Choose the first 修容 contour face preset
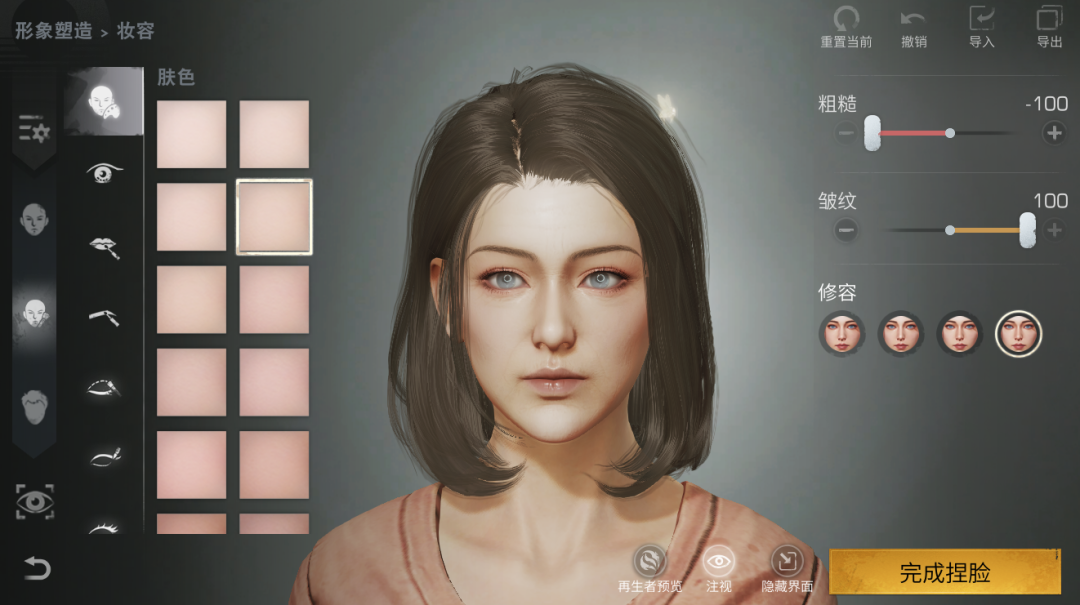The height and width of the screenshot is (605, 1080). (x=842, y=333)
